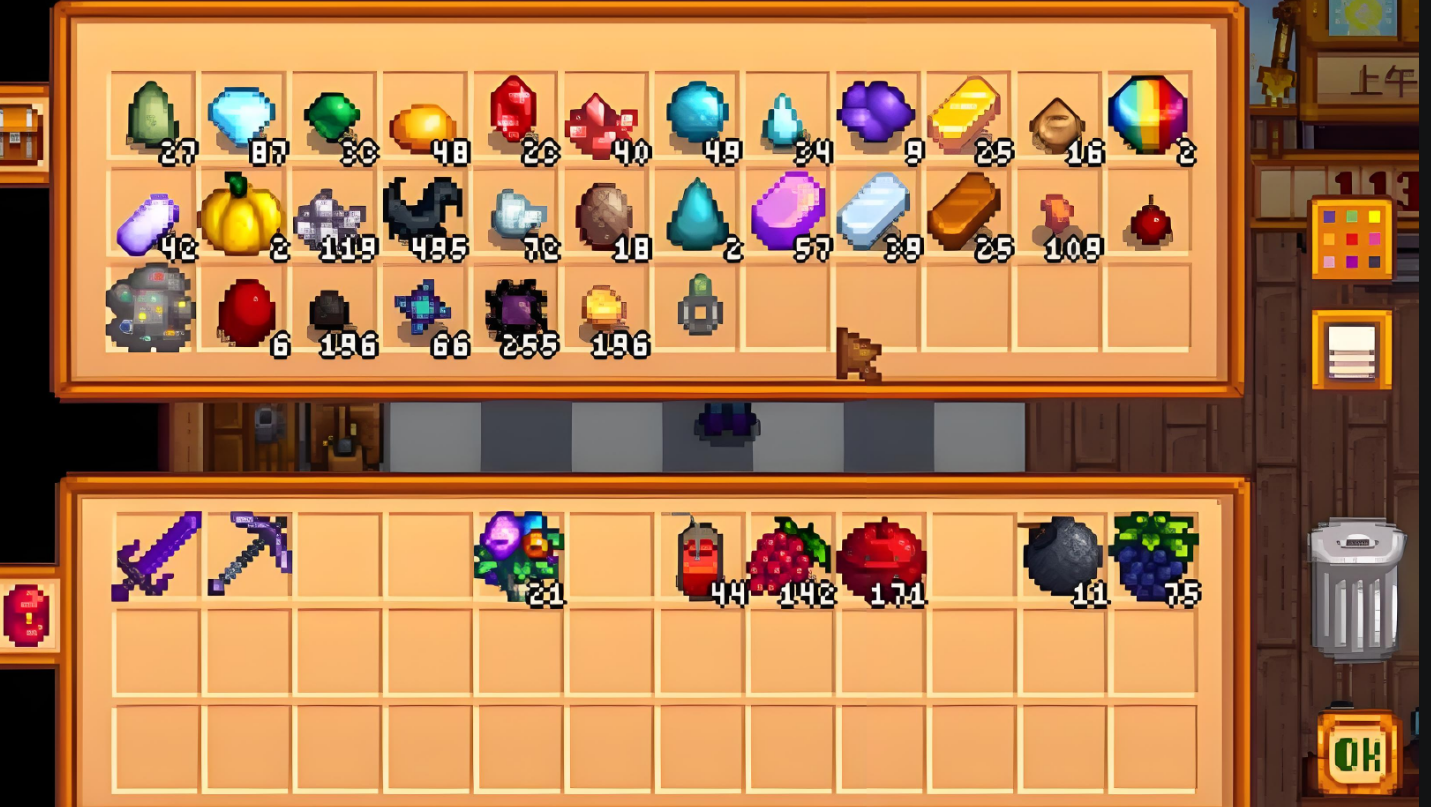The height and width of the screenshot is (807, 1431).
Task: Select the iridium bar stack of 57
Action: (x=788, y=211)
